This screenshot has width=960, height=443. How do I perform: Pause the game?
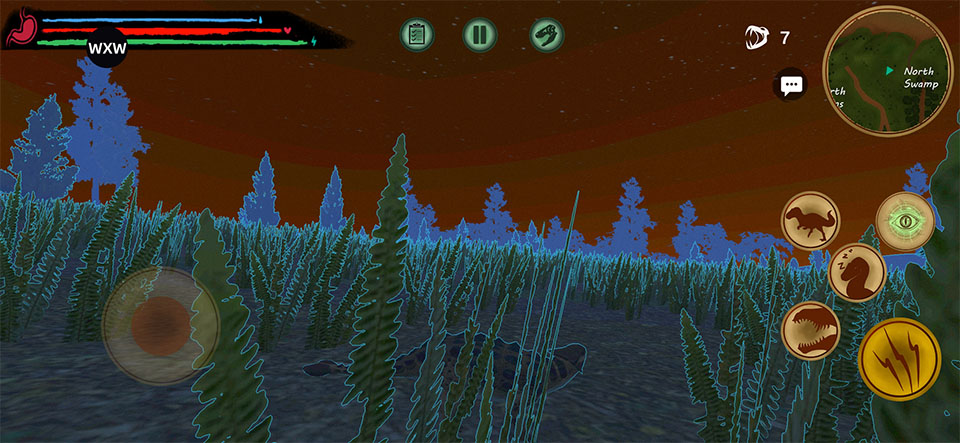click(x=480, y=34)
